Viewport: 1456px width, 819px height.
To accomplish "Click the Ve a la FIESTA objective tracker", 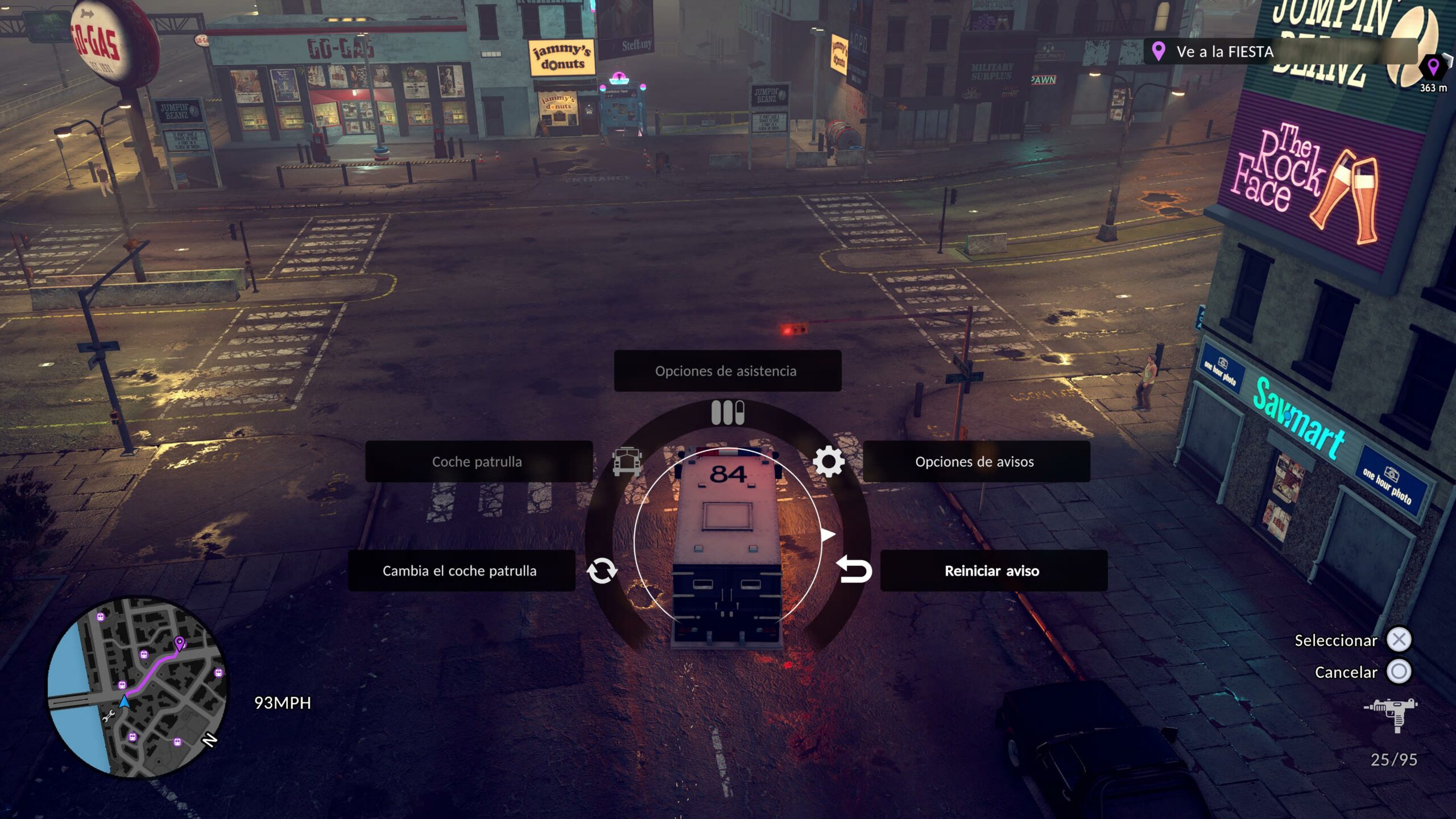I will pyautogui.click(x=1223, y=52).
